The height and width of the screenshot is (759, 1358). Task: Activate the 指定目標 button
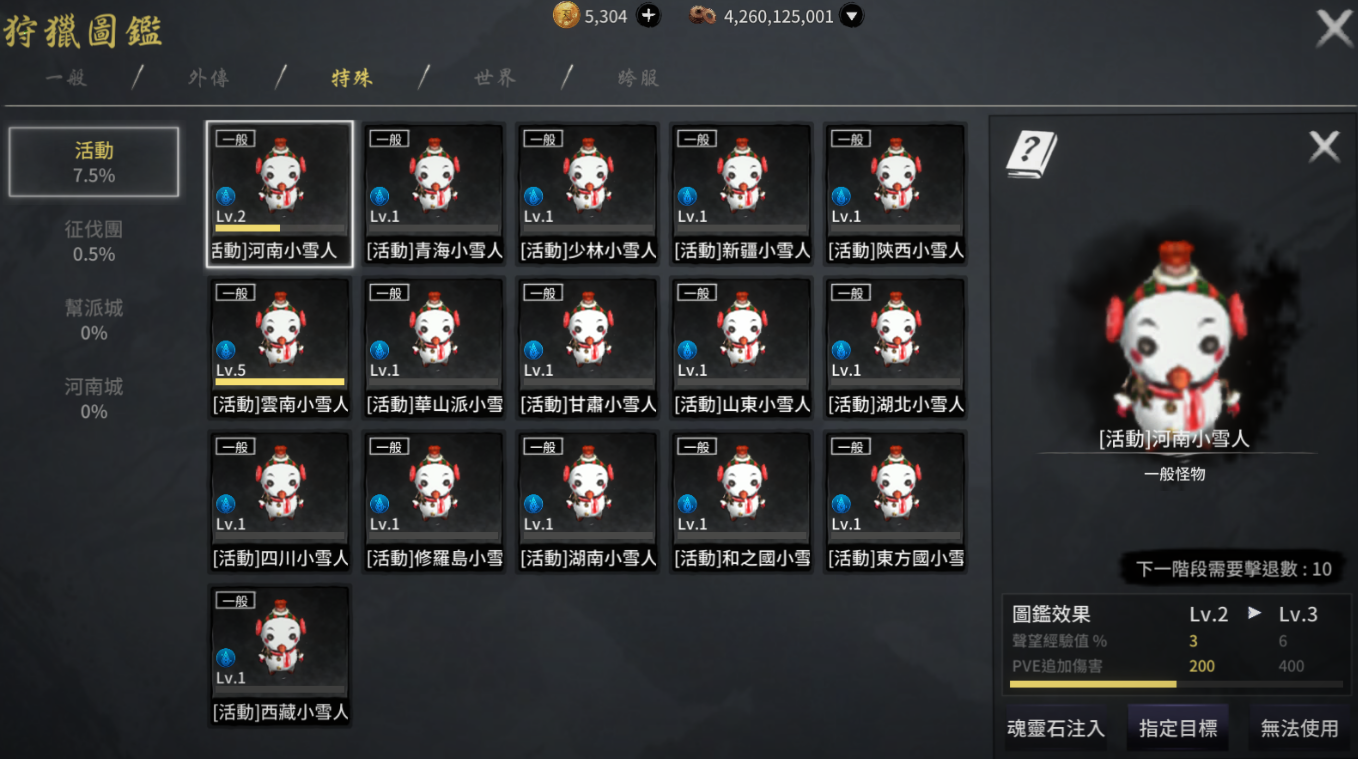1178,728
